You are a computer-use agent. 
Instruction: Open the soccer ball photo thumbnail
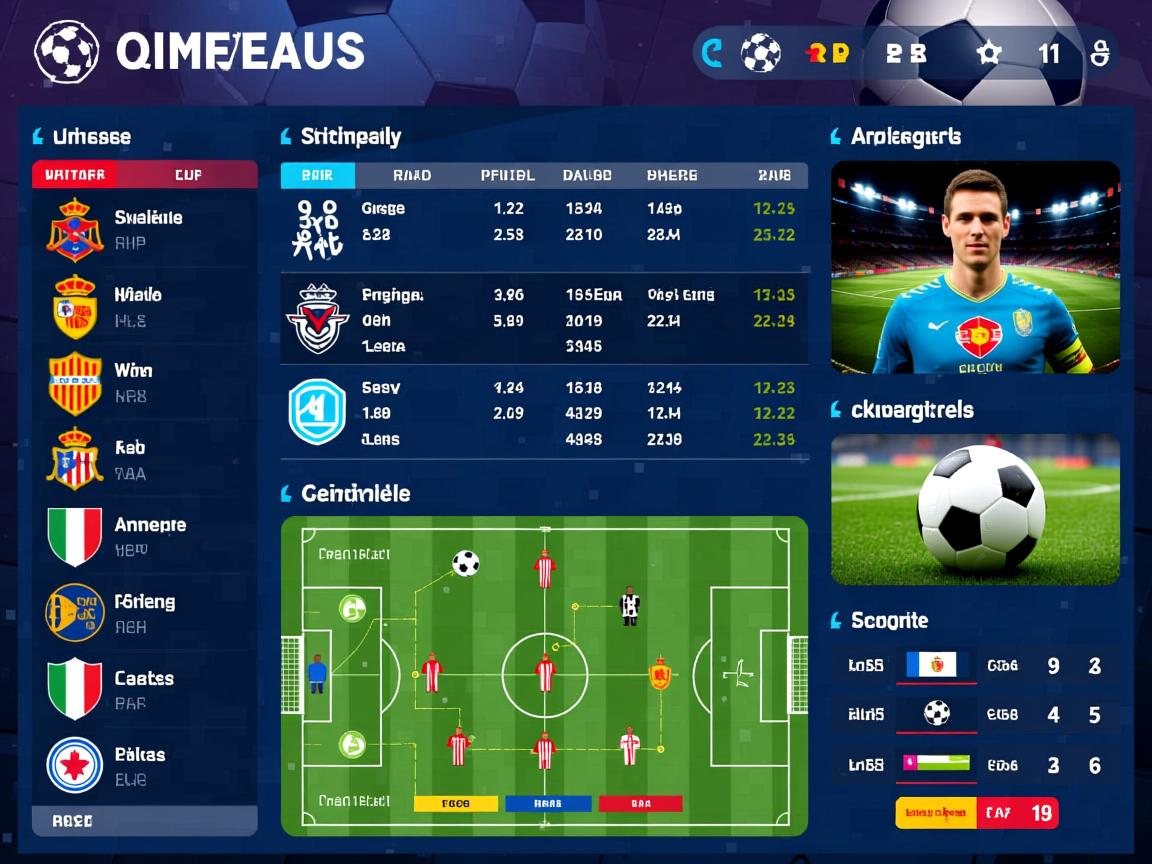click(x=975, y=509)
